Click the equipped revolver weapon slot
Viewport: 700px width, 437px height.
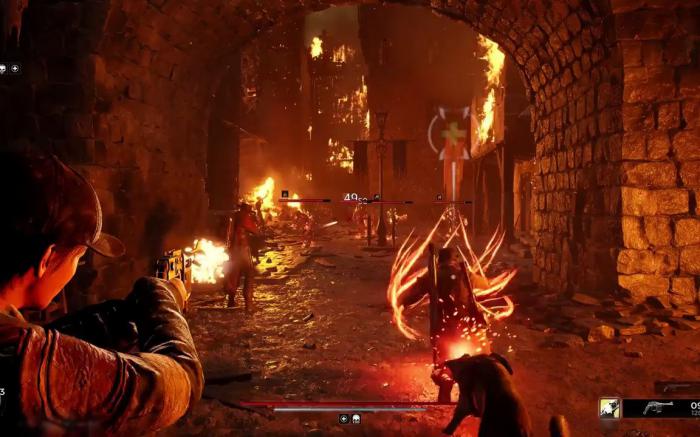click(x=659, y=408)
